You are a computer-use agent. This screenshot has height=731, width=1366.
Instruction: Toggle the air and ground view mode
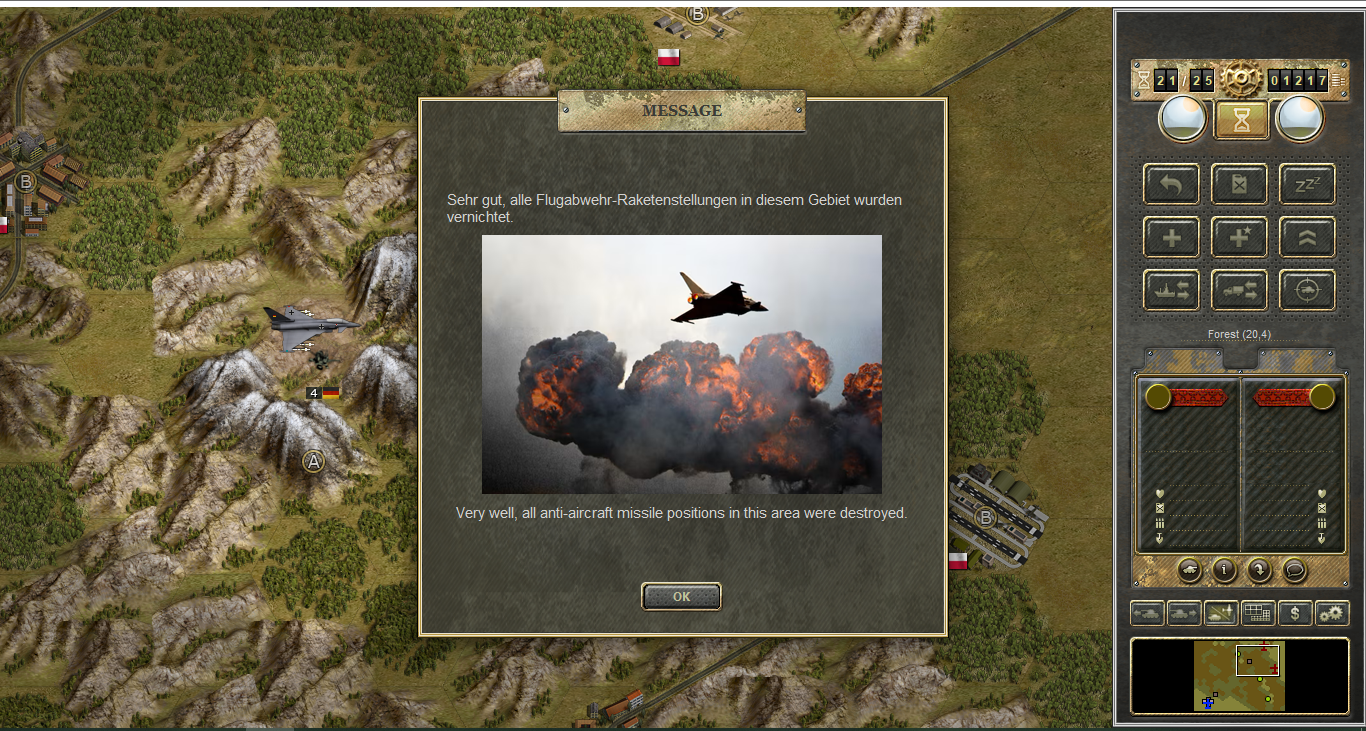(x=1221, y=613)
